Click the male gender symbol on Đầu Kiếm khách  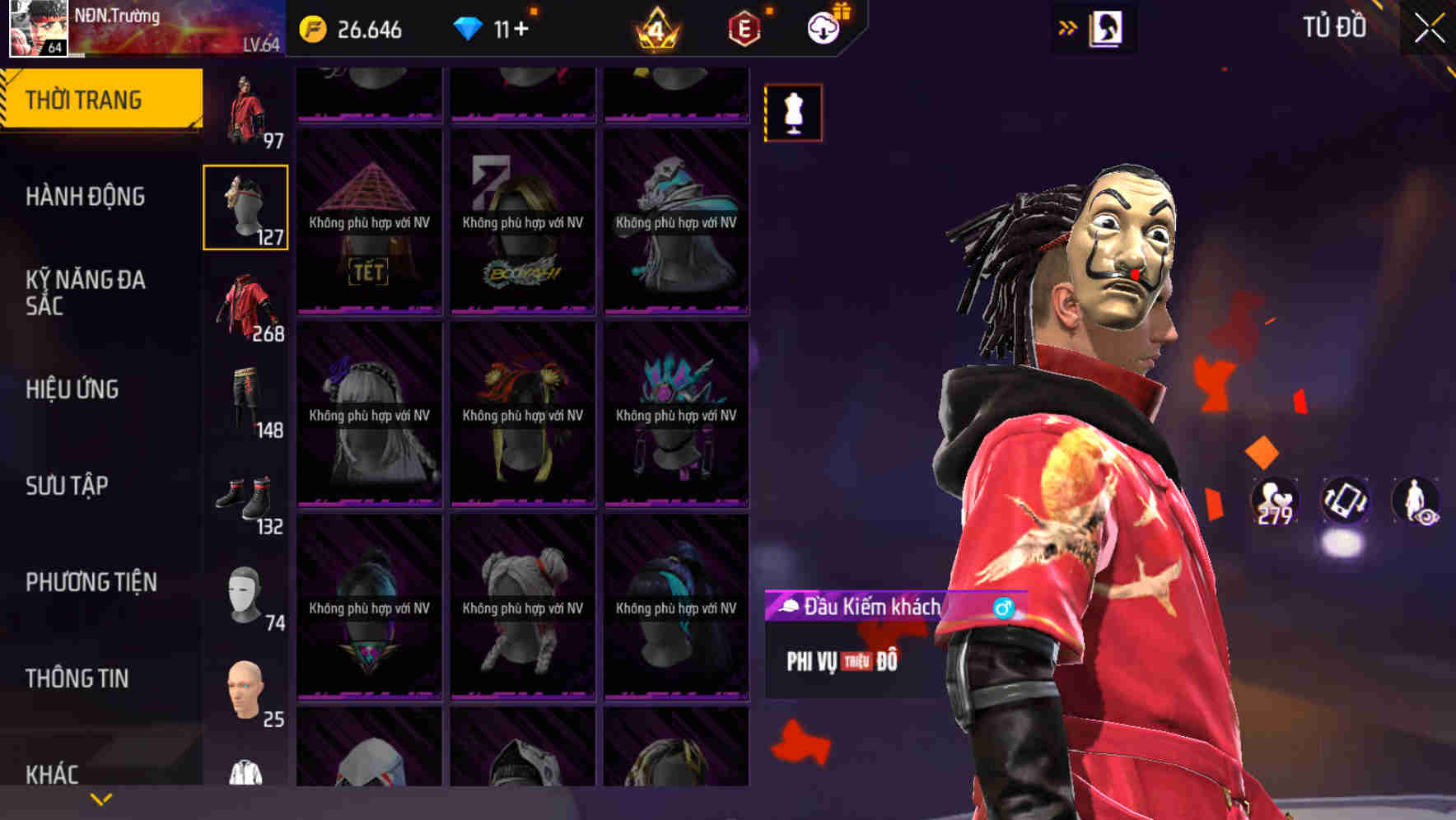(x=1001, y=605)
